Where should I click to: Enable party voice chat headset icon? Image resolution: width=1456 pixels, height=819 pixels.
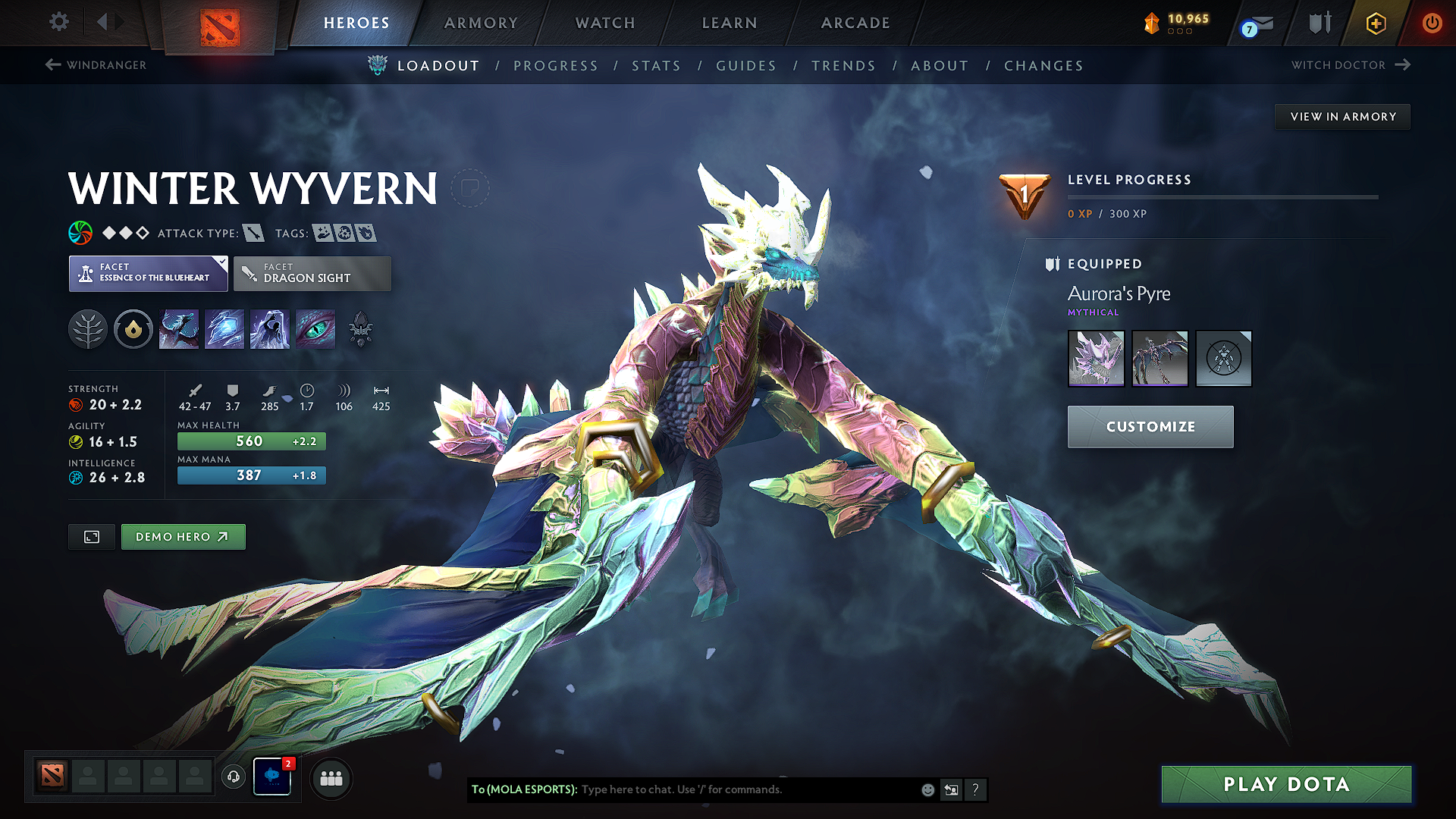pos(234,777)
